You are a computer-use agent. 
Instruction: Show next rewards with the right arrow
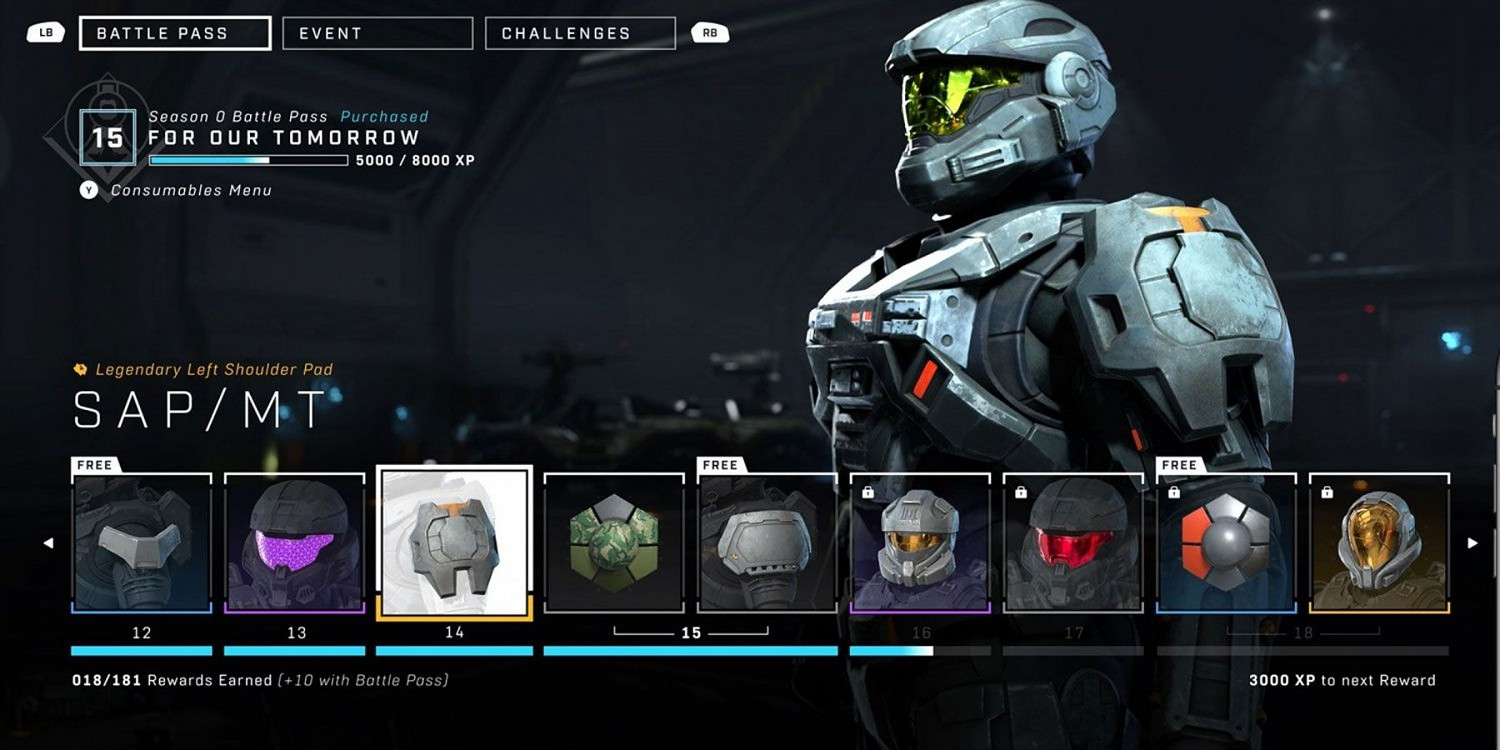1472,543
